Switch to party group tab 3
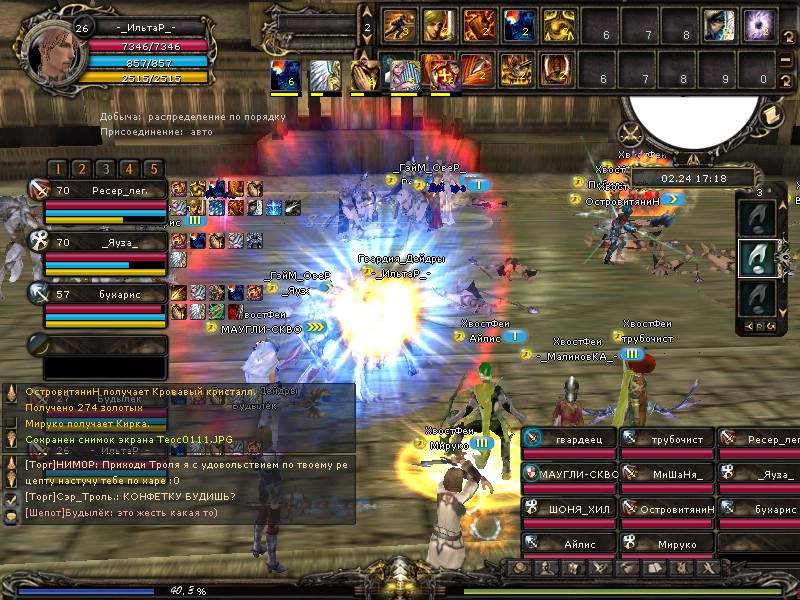 pos(104,169)
